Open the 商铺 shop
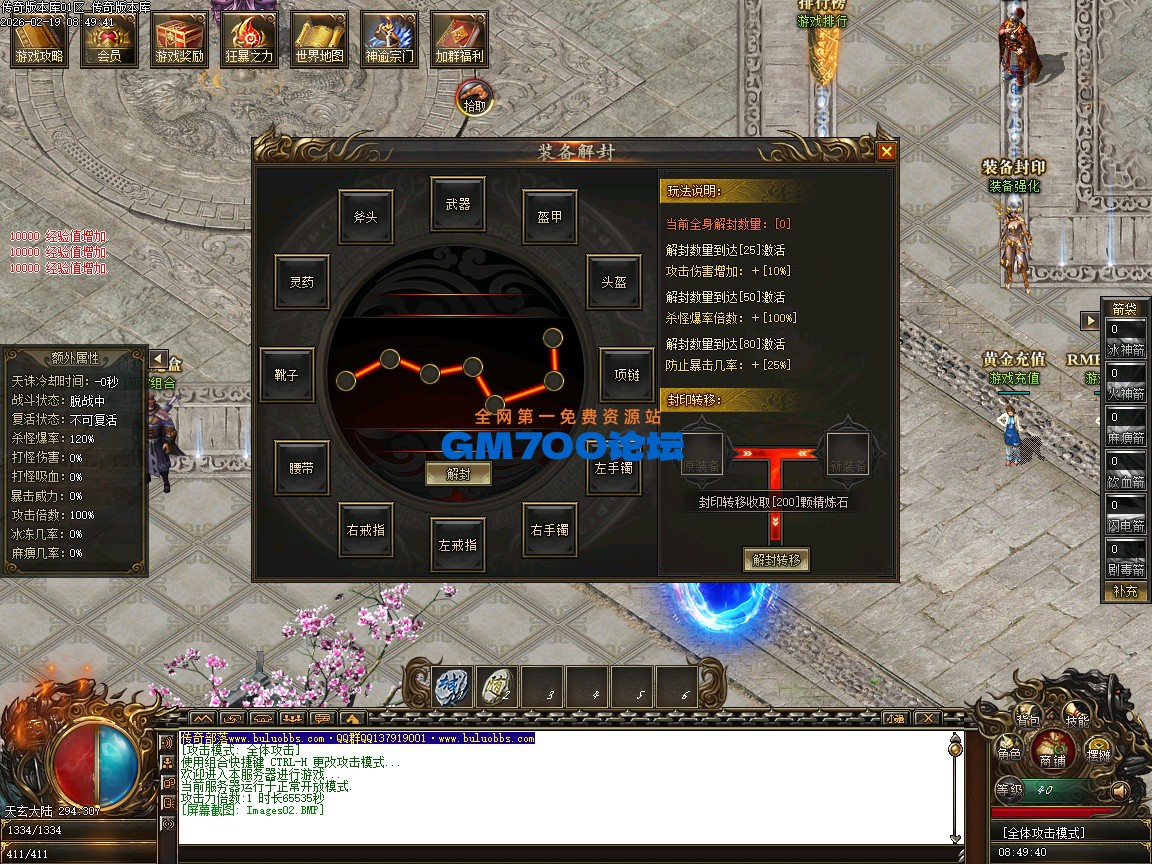This screenshot has width=1152, height=864. [1052, 751]
